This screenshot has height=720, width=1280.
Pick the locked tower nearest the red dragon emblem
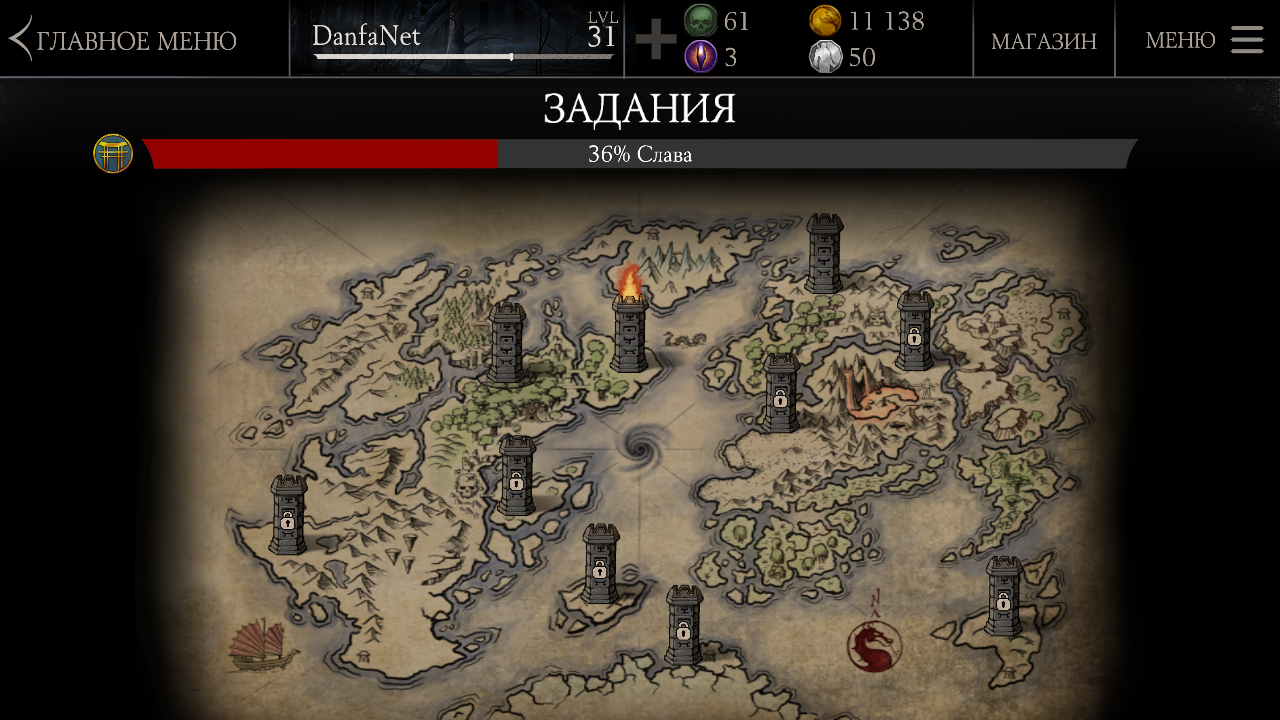point(1003,597)
